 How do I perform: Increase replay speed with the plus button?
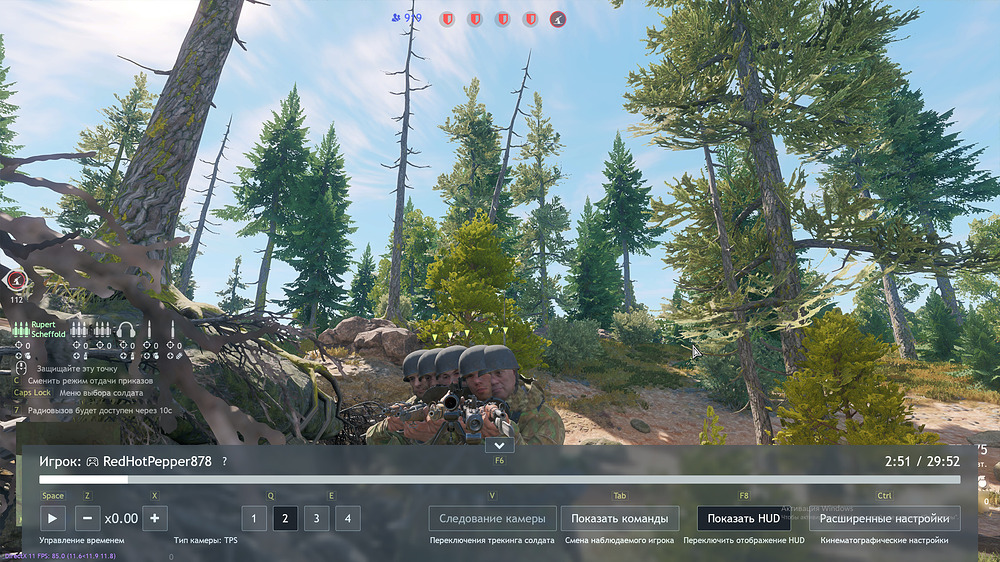tap(154, 518)
